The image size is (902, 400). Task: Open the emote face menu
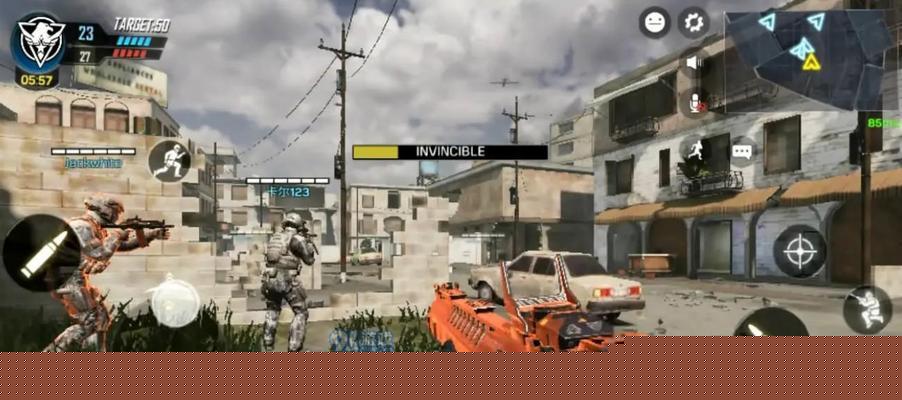[655, 22]
